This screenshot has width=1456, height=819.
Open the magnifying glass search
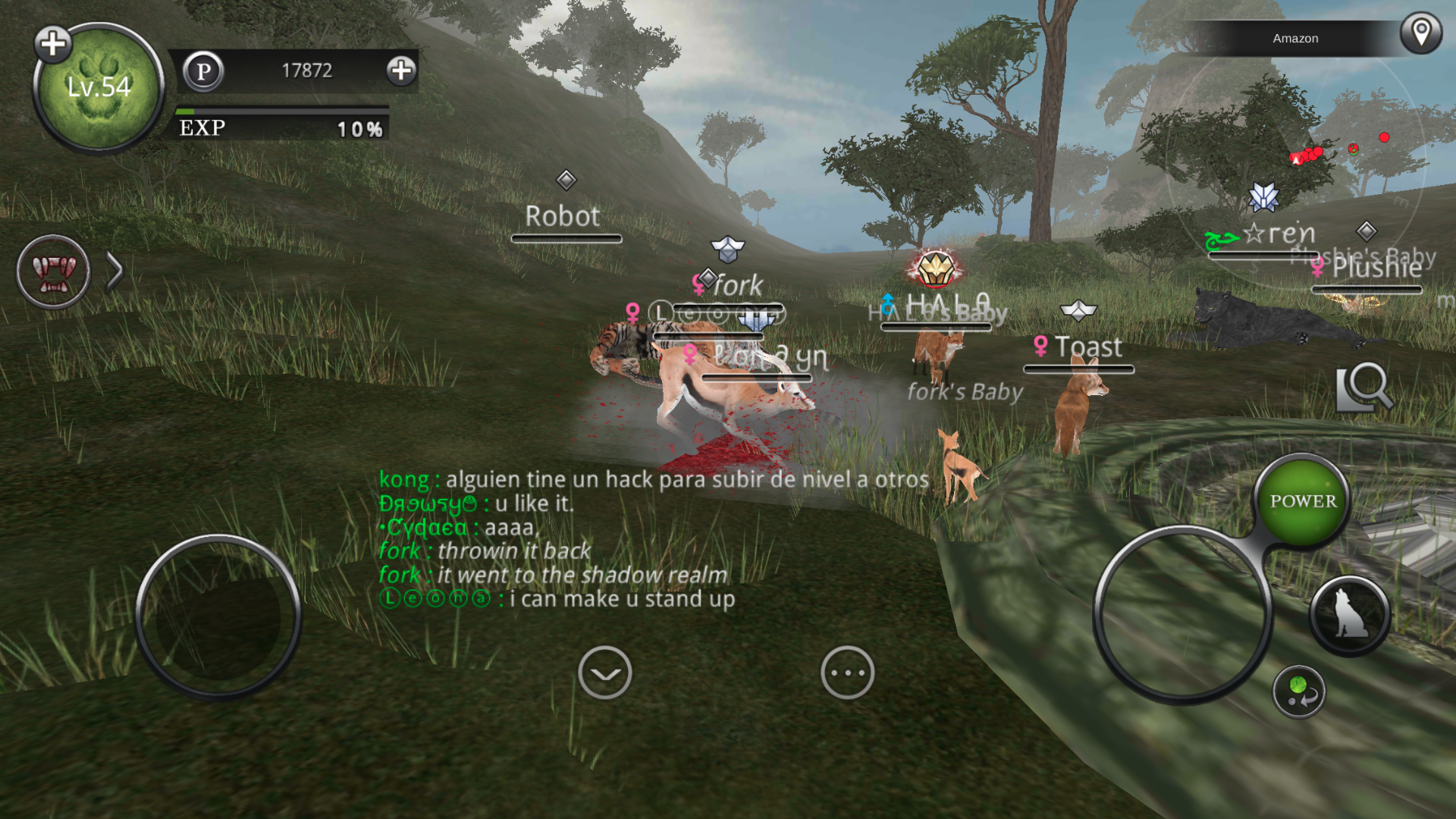(1364, 387)
